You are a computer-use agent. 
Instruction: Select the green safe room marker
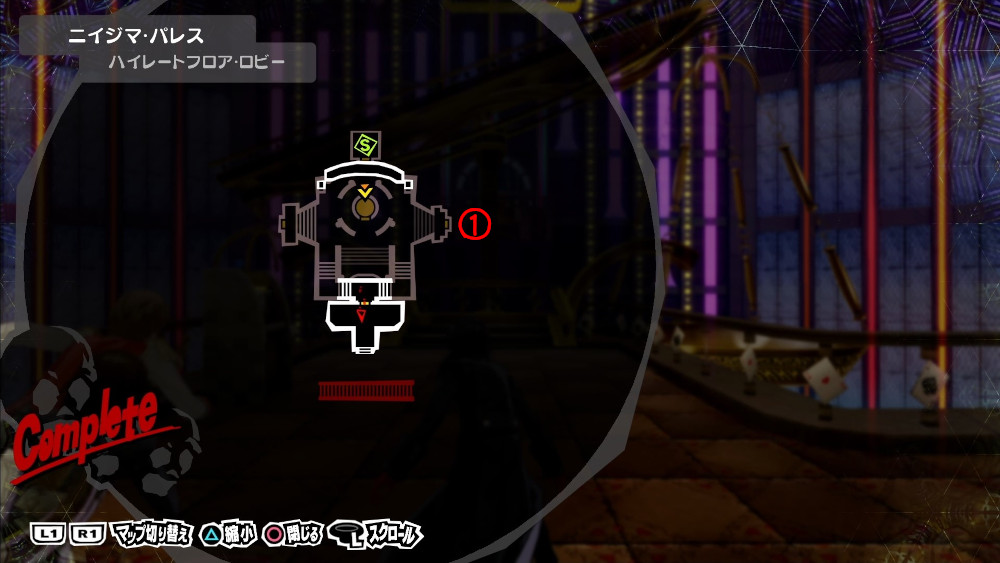[x=364, y=145]
